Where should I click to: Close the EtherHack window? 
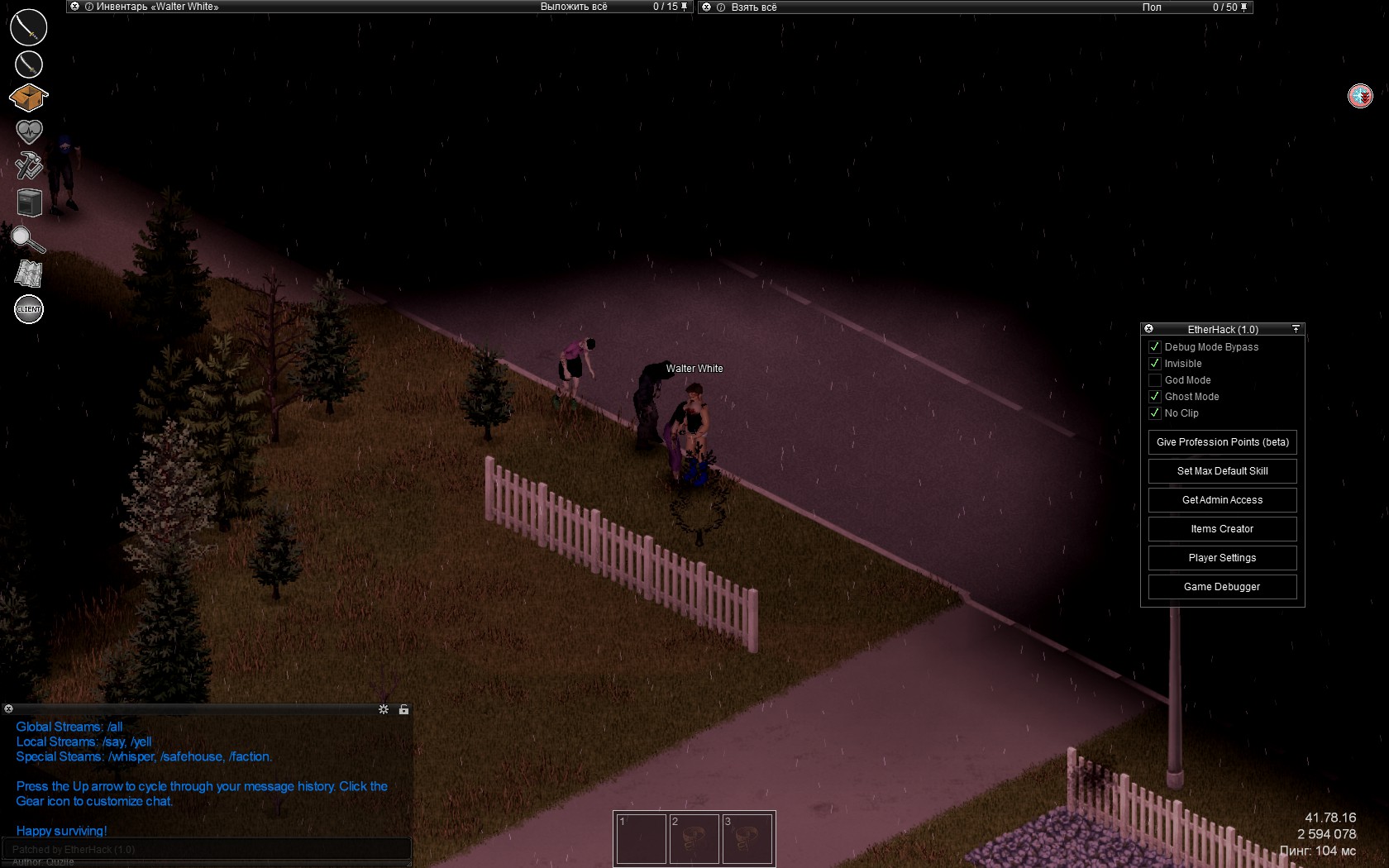(1148, 329)
